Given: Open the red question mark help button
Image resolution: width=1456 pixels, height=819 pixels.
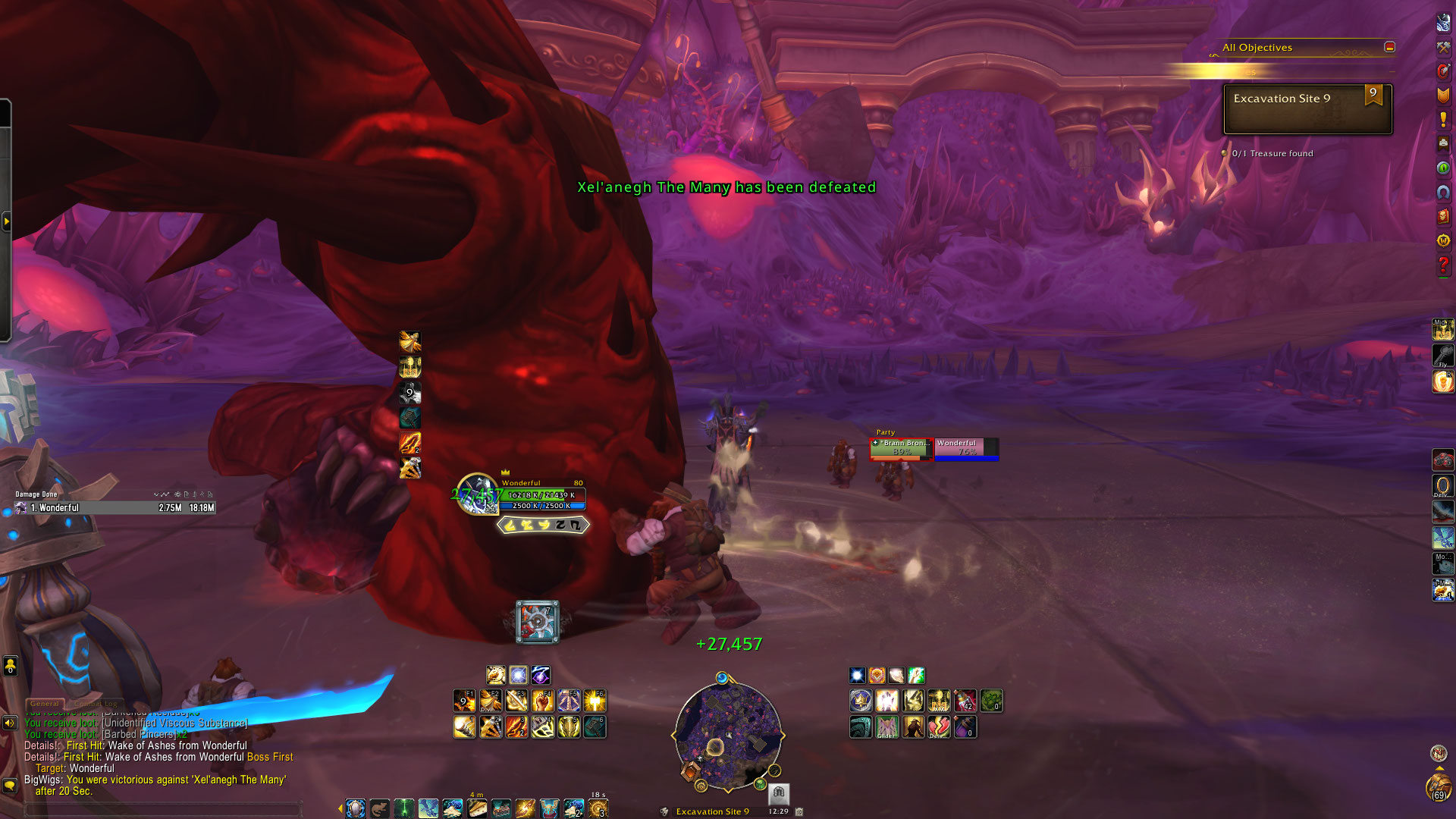Looking at the screenshot, I should [1443, 265].
